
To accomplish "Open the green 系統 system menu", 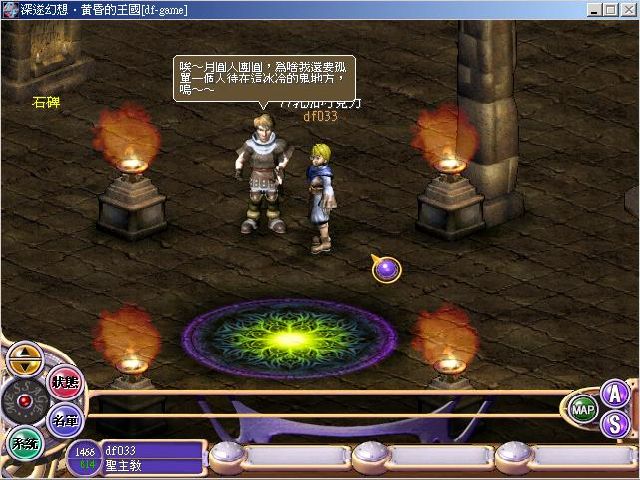I will (22, 441).
